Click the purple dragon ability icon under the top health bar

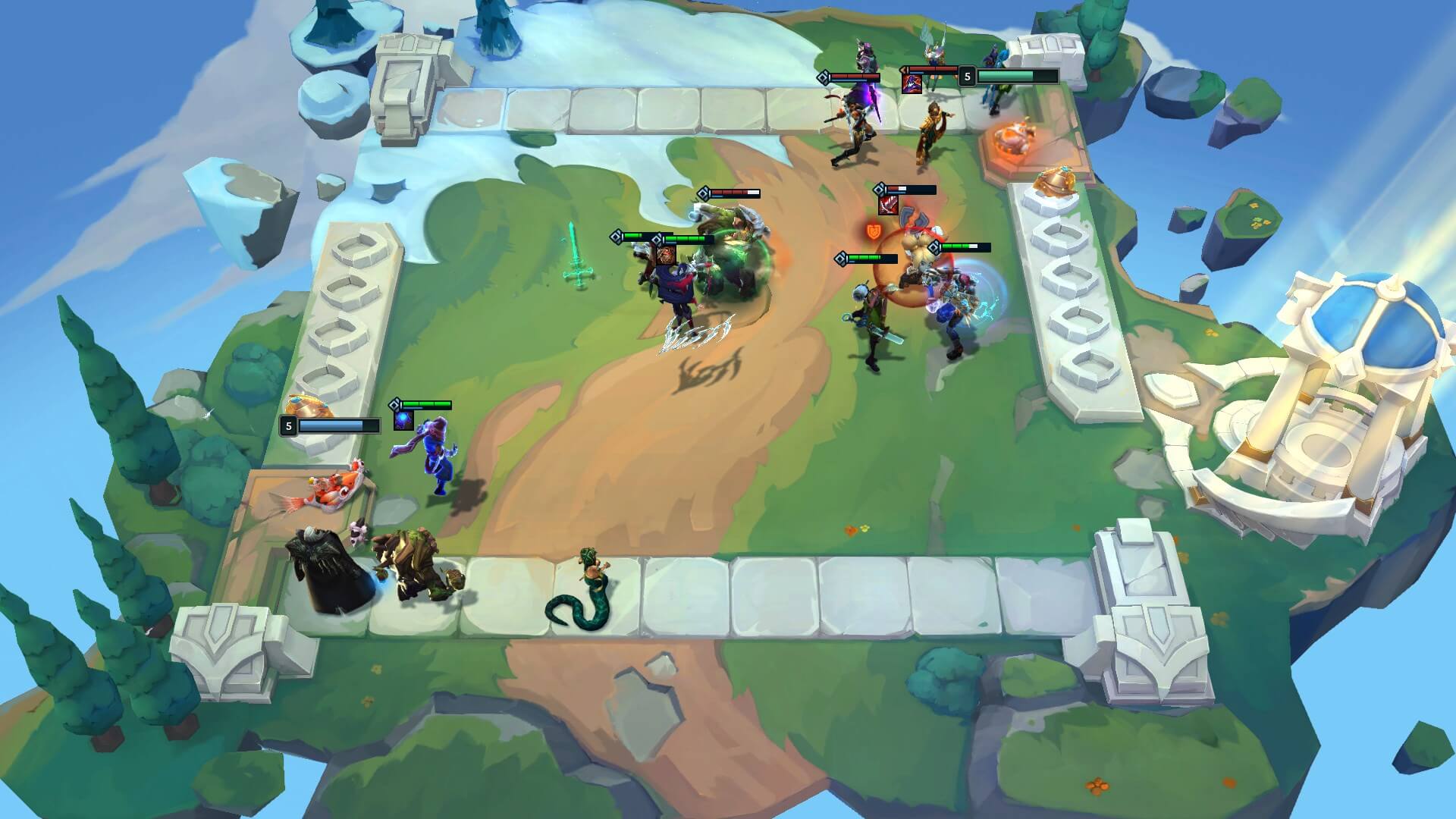pyautogui.click(x=912, y=84)
